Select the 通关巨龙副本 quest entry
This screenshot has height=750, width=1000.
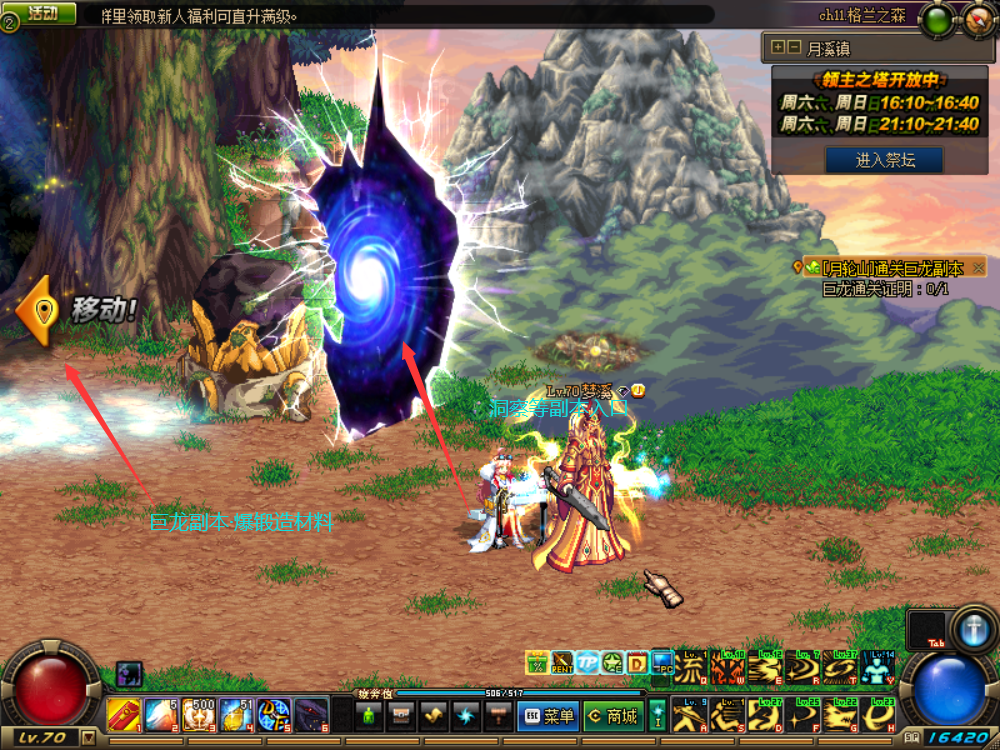[x=888, y=268]
